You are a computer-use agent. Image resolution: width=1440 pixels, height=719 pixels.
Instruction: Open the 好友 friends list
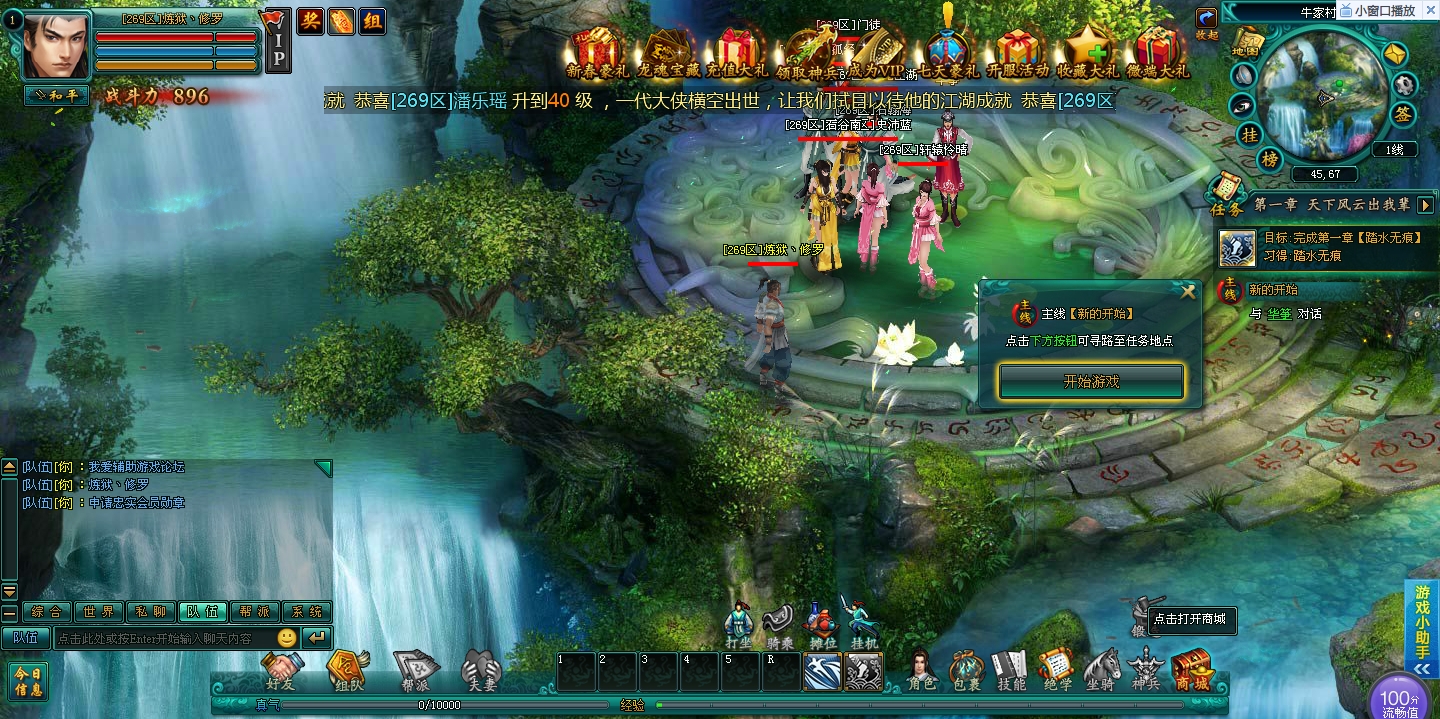point(282,671)
